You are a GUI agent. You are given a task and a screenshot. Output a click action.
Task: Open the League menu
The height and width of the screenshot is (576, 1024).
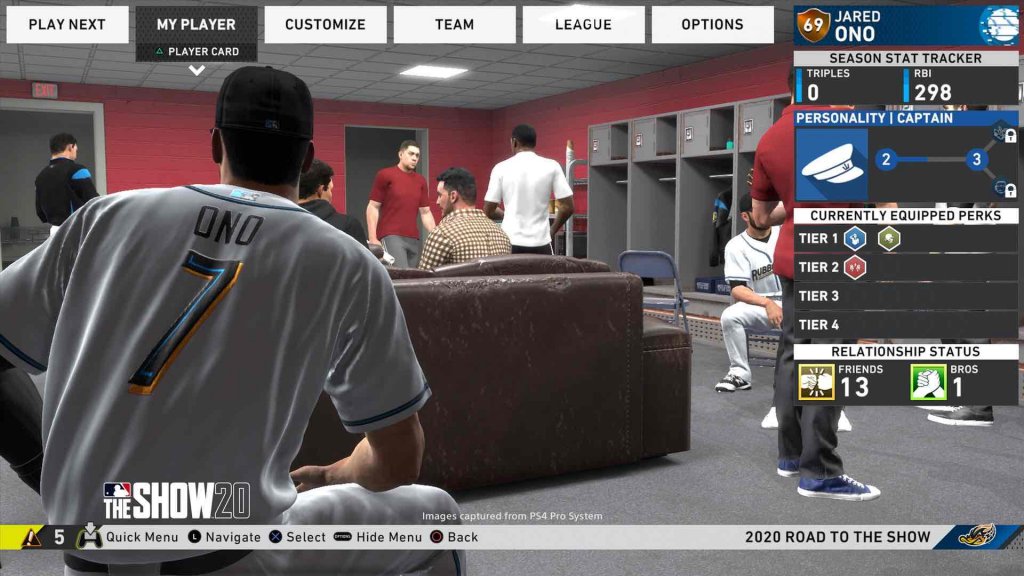[x=583, y=24]
